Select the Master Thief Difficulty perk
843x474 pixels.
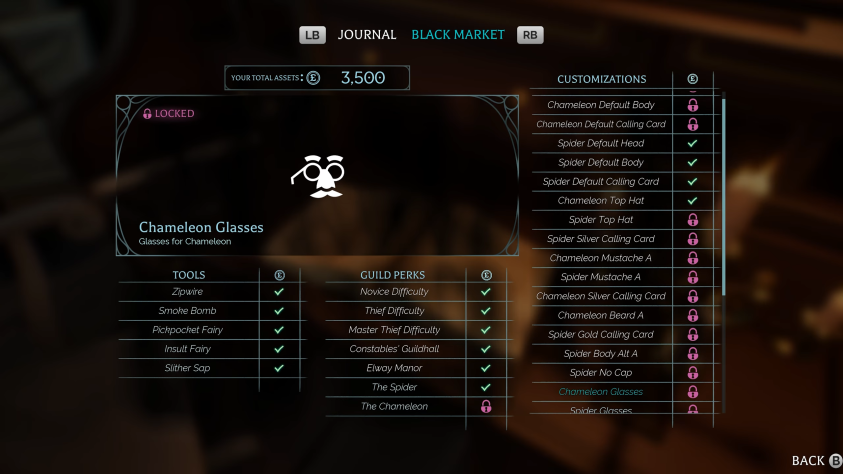(394, 330)
